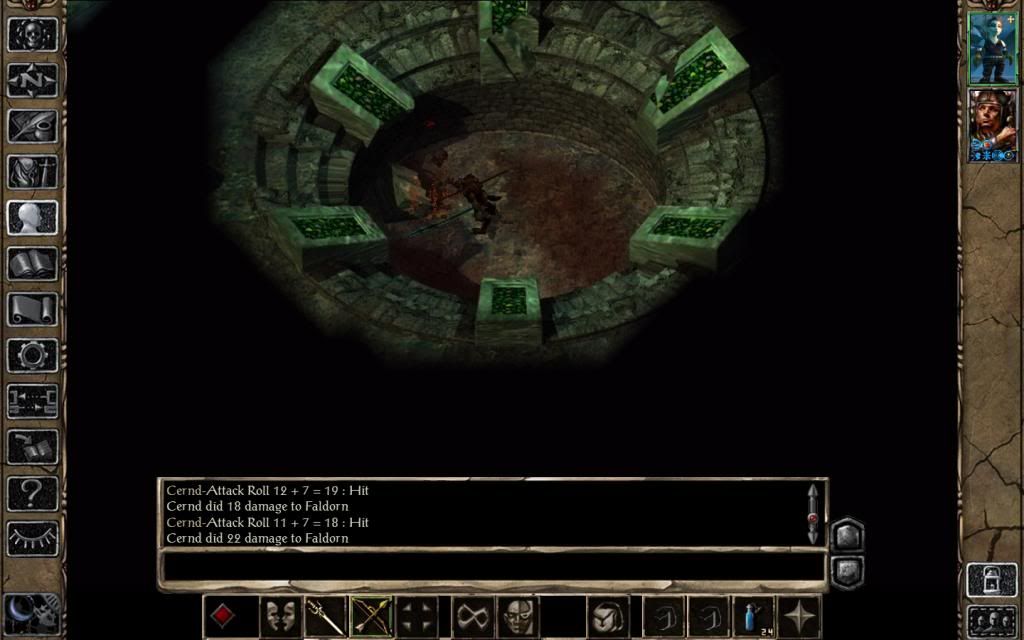Click the eyelash hide-interface button
The height and width of the screenshot is (640, 1024).
[32, 538]
